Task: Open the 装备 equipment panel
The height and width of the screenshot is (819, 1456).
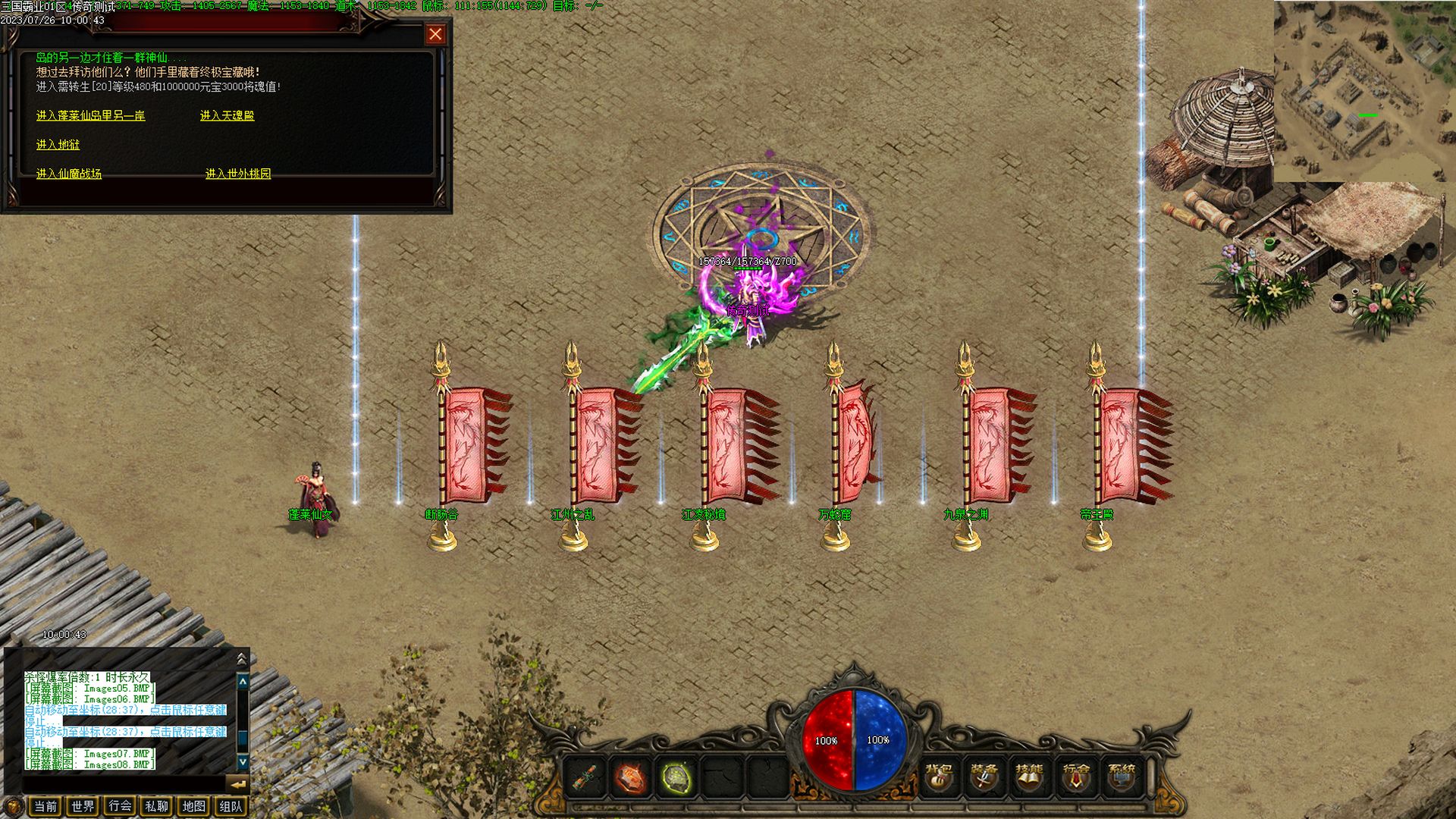Action: (984, 776)
